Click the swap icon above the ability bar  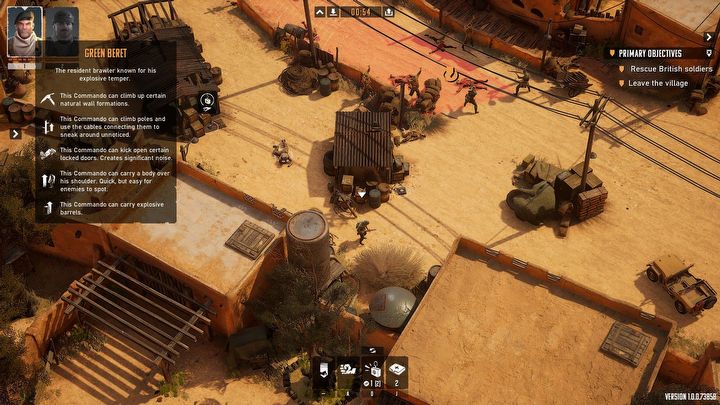pos(372,350)
